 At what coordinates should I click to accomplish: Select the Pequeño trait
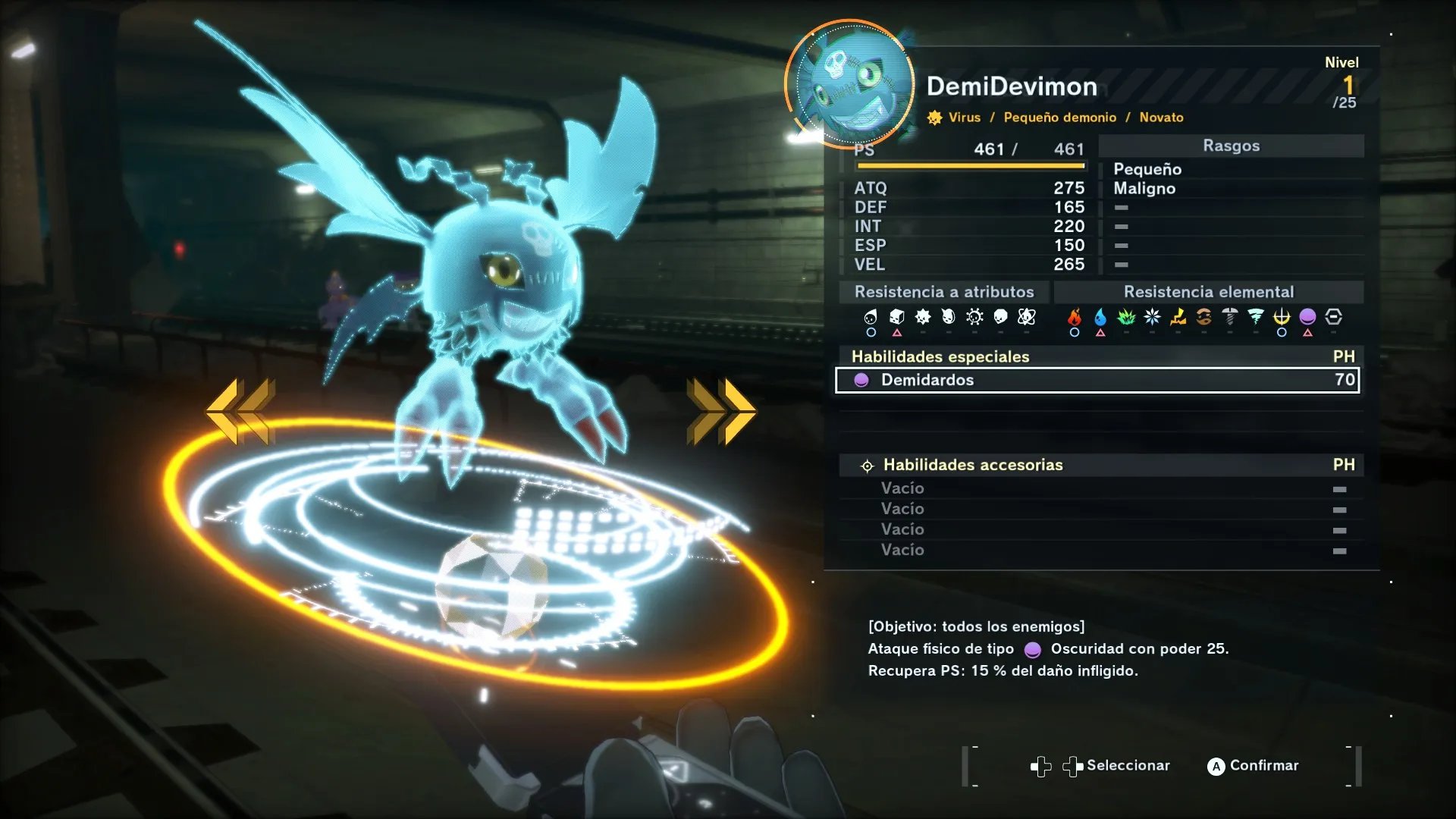click(1147, 169)
